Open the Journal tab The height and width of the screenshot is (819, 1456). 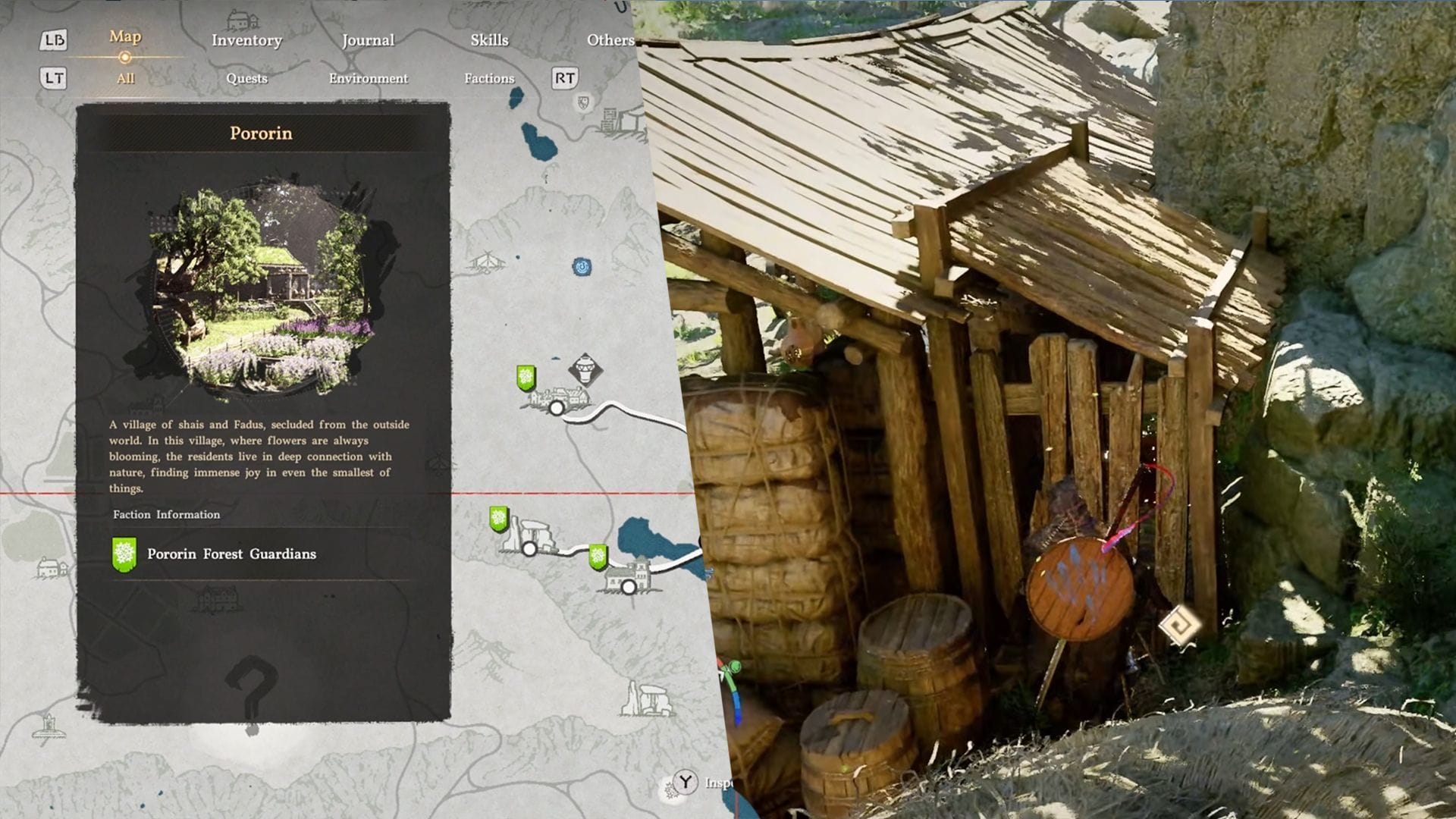pyautogui.click(x=368, y=40)
